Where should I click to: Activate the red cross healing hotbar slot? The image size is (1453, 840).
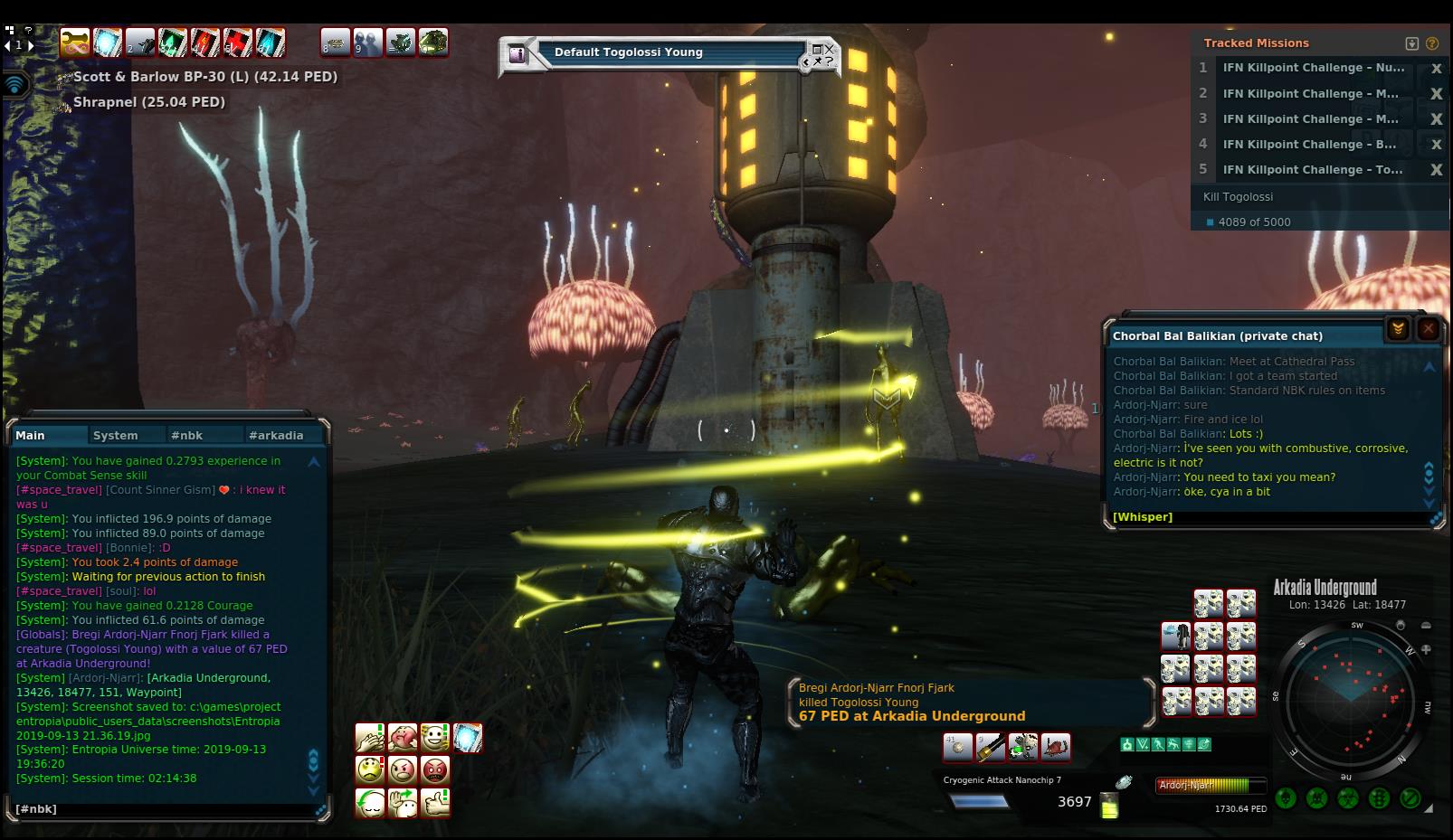click(238, 42)
